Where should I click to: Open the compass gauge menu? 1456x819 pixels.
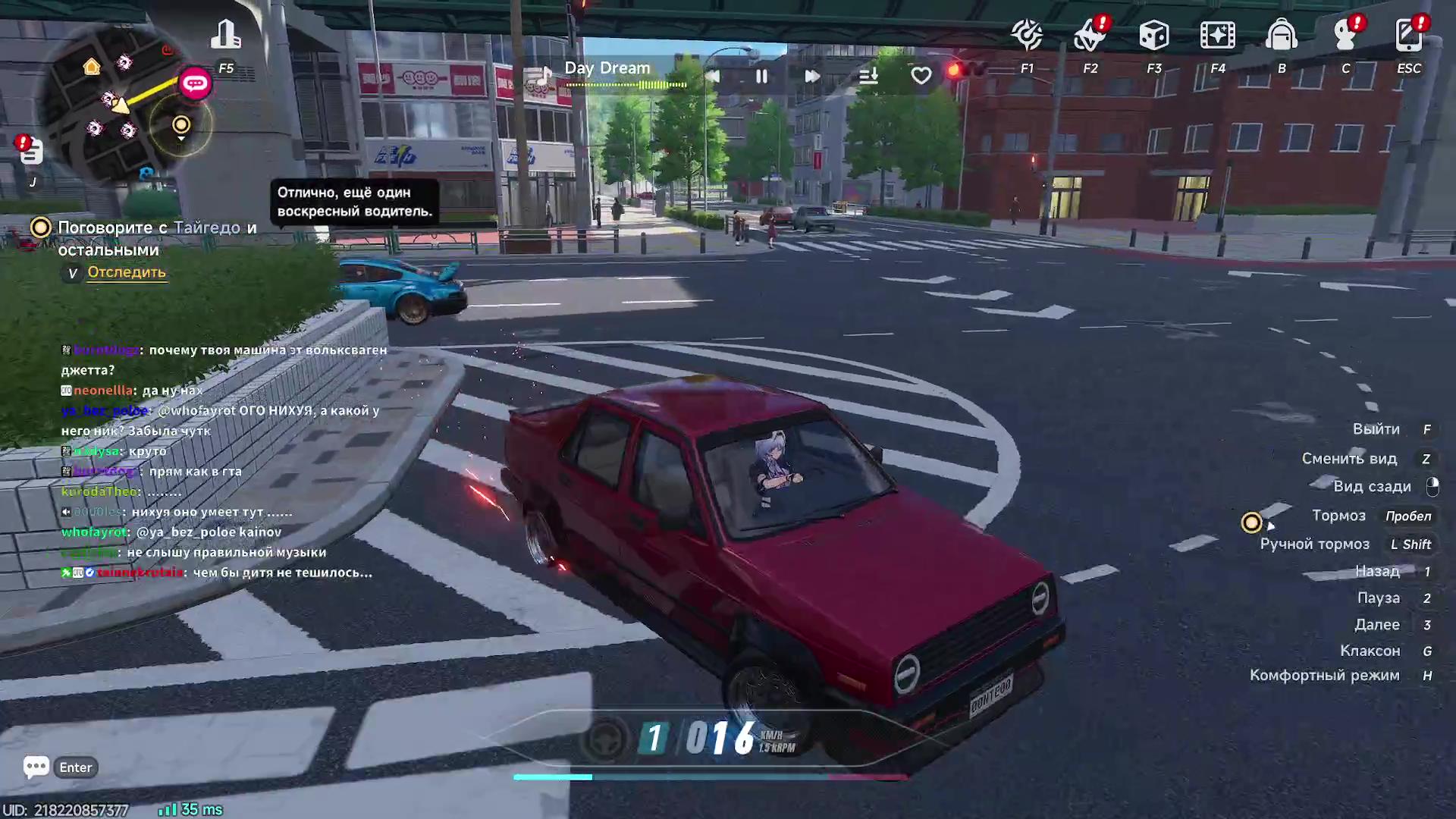(1027, 35)
